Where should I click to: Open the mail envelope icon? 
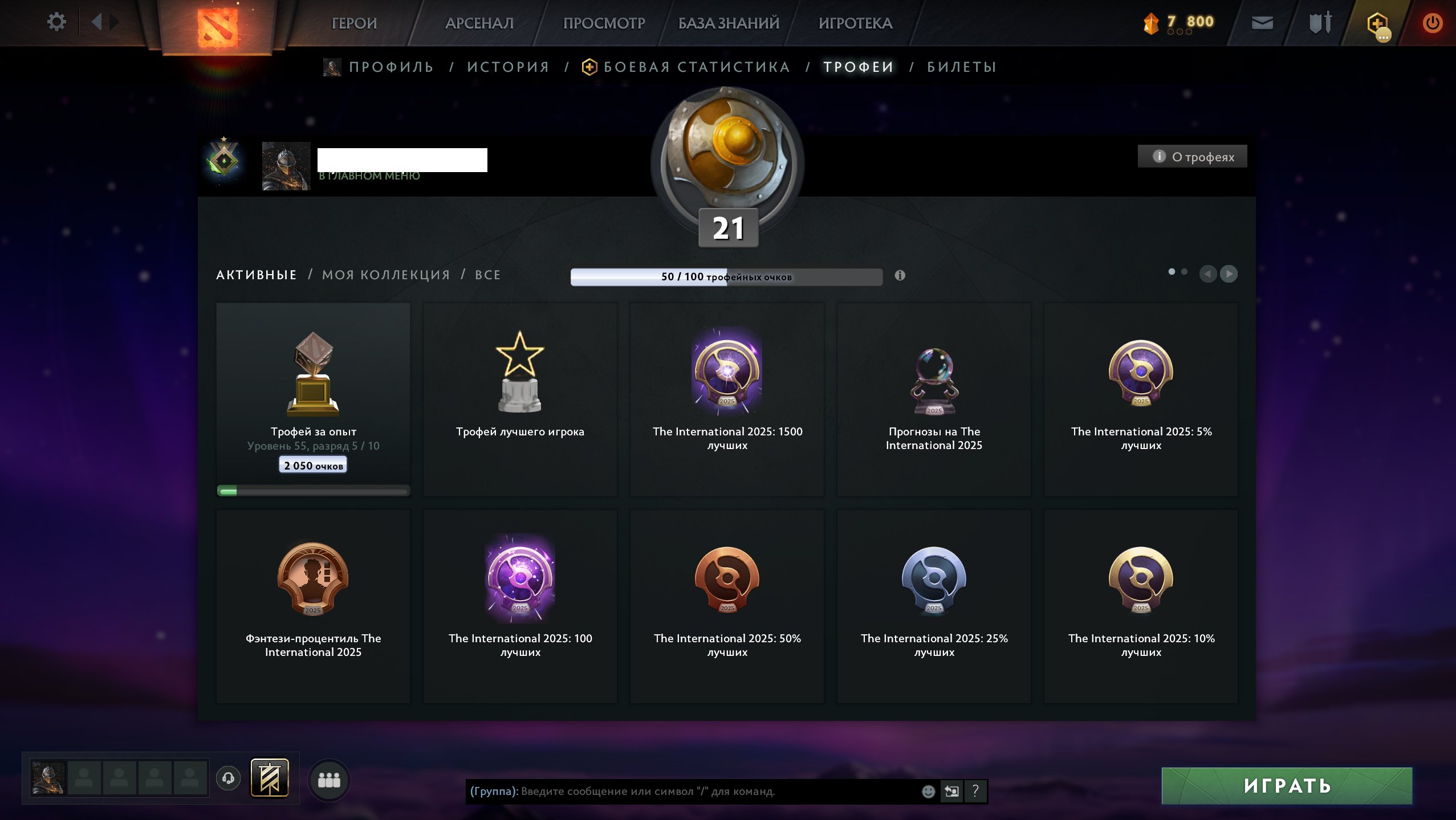(1262, 23)
